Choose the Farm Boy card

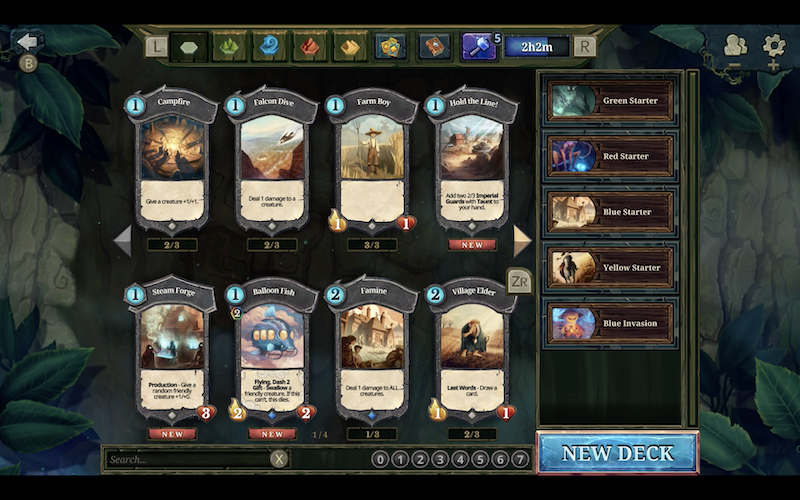pyautogui.click(x=371, y=160)
